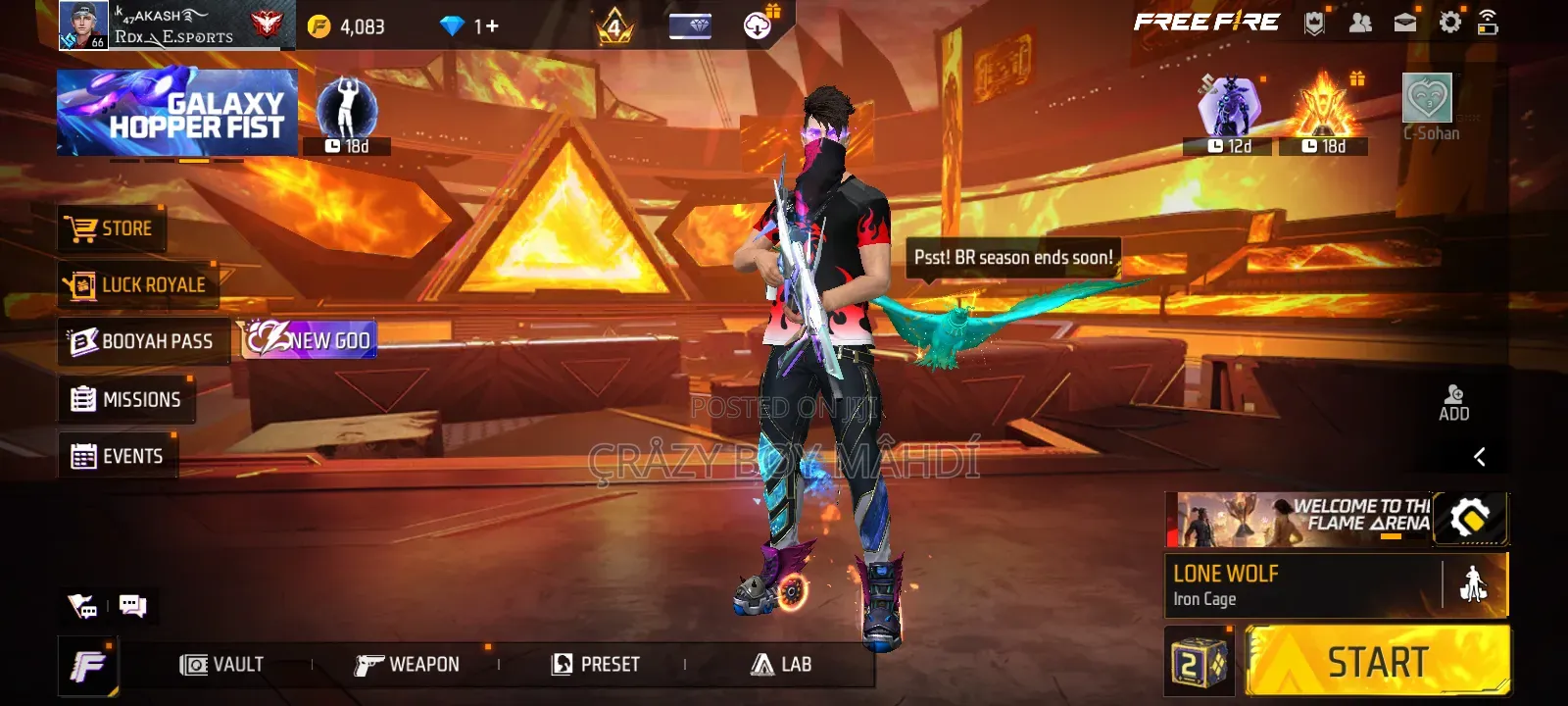This screenshot has height=706, width=1568.
Task: Open the Preset section
Action: pos(596,665)
